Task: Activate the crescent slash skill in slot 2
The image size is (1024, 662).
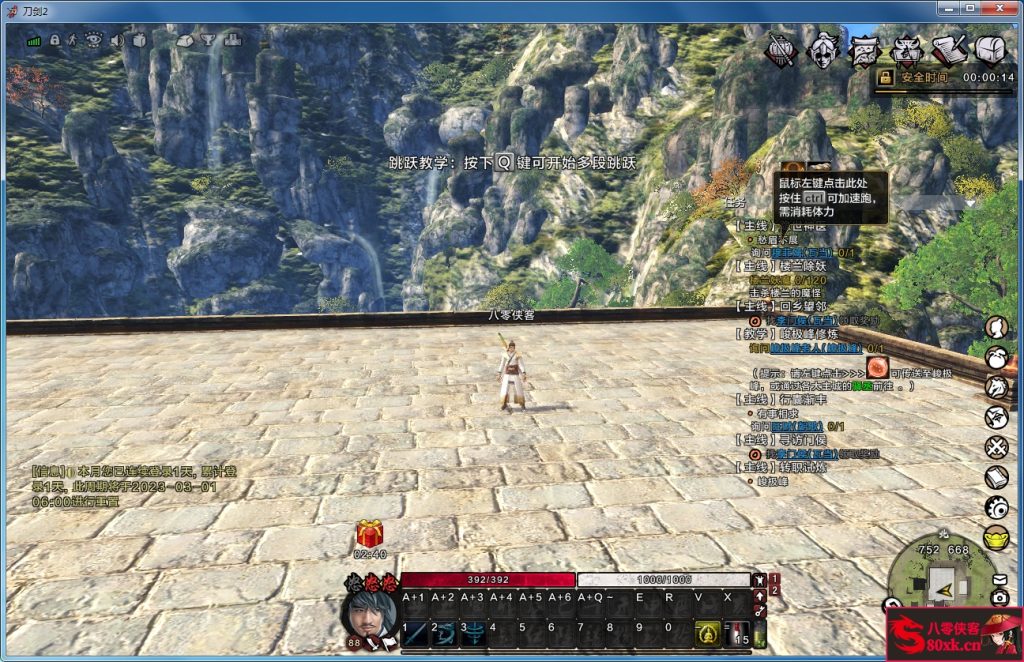Action: coord(444,632)
